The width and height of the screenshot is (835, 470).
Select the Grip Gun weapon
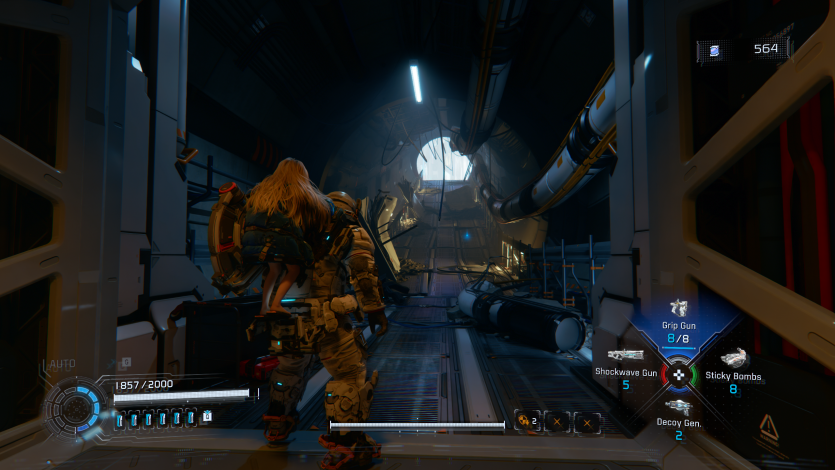pos(679,309)
